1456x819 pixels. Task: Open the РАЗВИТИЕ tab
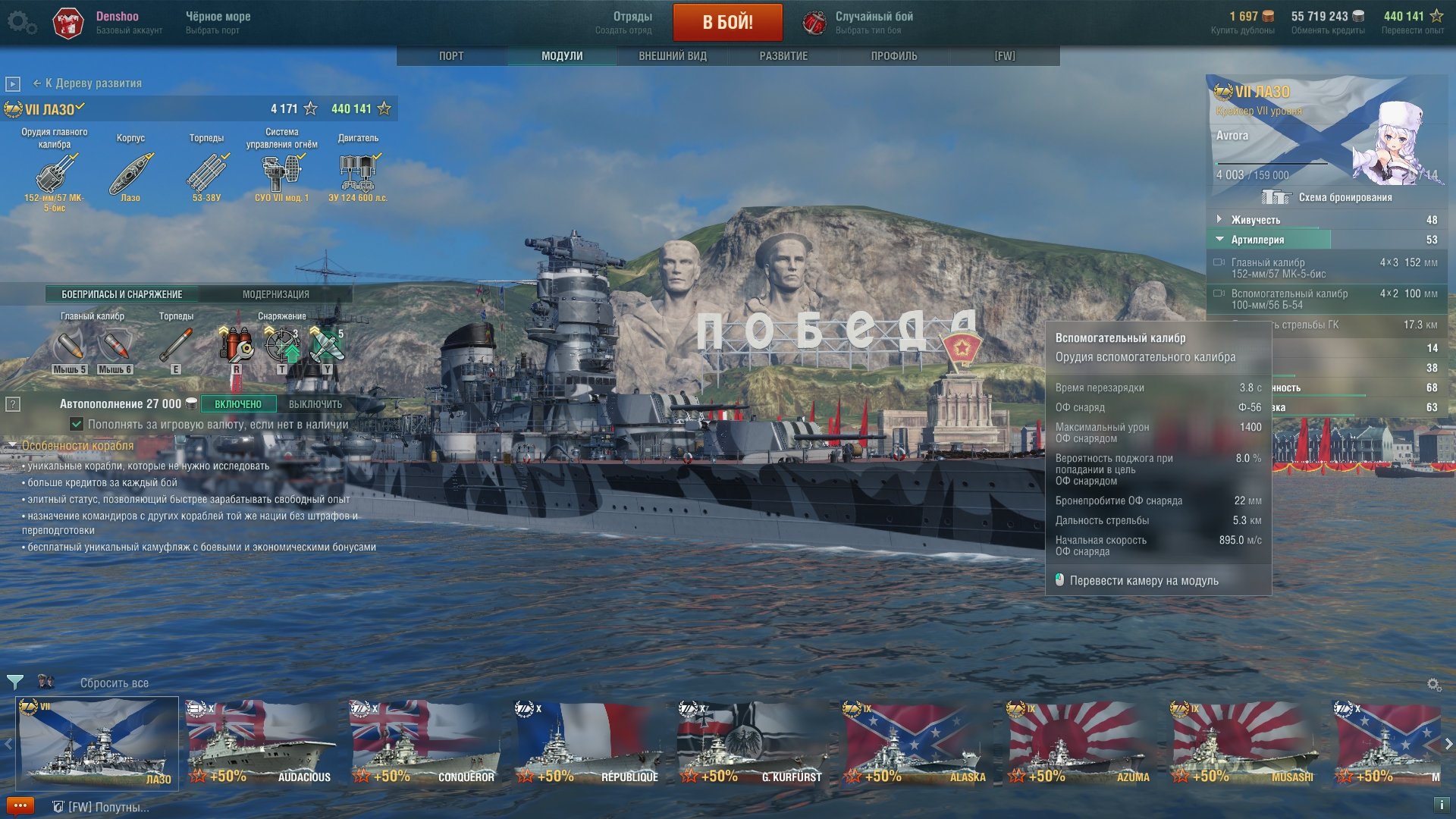[x=783, y=56]
